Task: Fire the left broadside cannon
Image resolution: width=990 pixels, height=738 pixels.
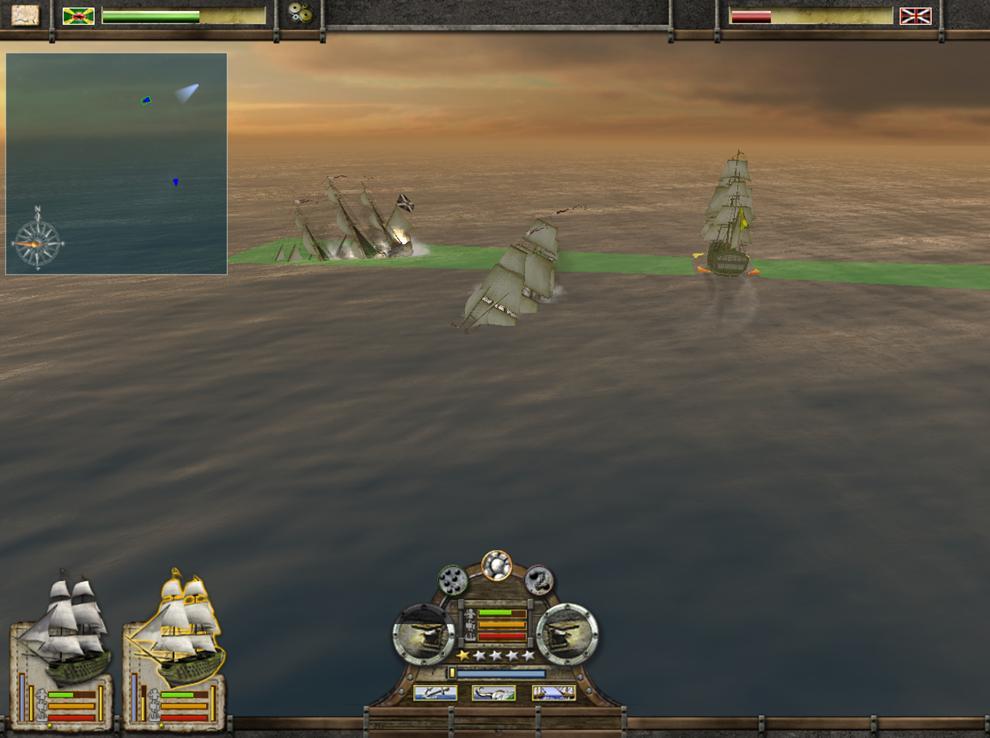Action: [424, 633]
